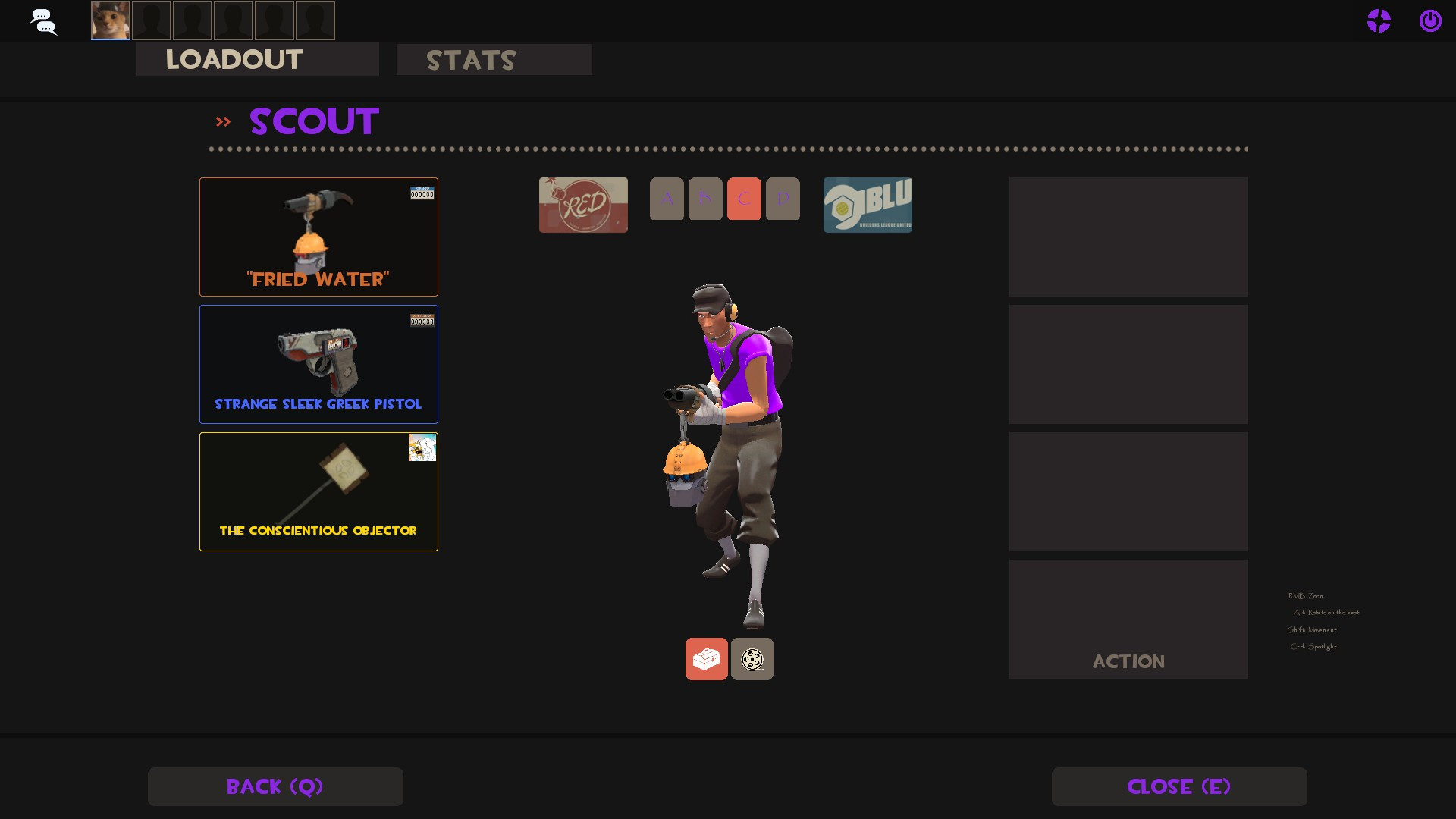Click the chevron next to SCOUT heading
The height and width of the screenshot is (819, 1456).
point(223,121)
